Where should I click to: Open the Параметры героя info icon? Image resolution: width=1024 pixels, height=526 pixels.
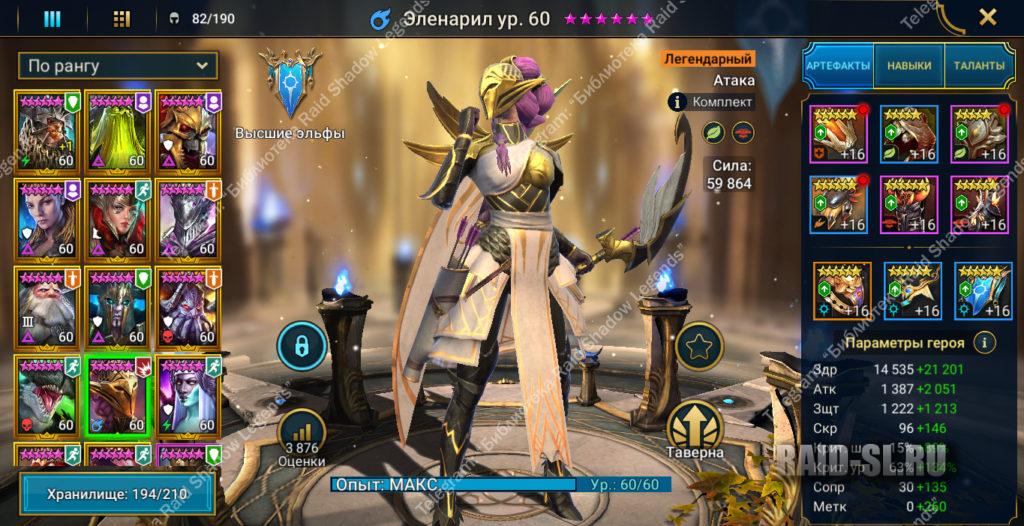point(985,342)
